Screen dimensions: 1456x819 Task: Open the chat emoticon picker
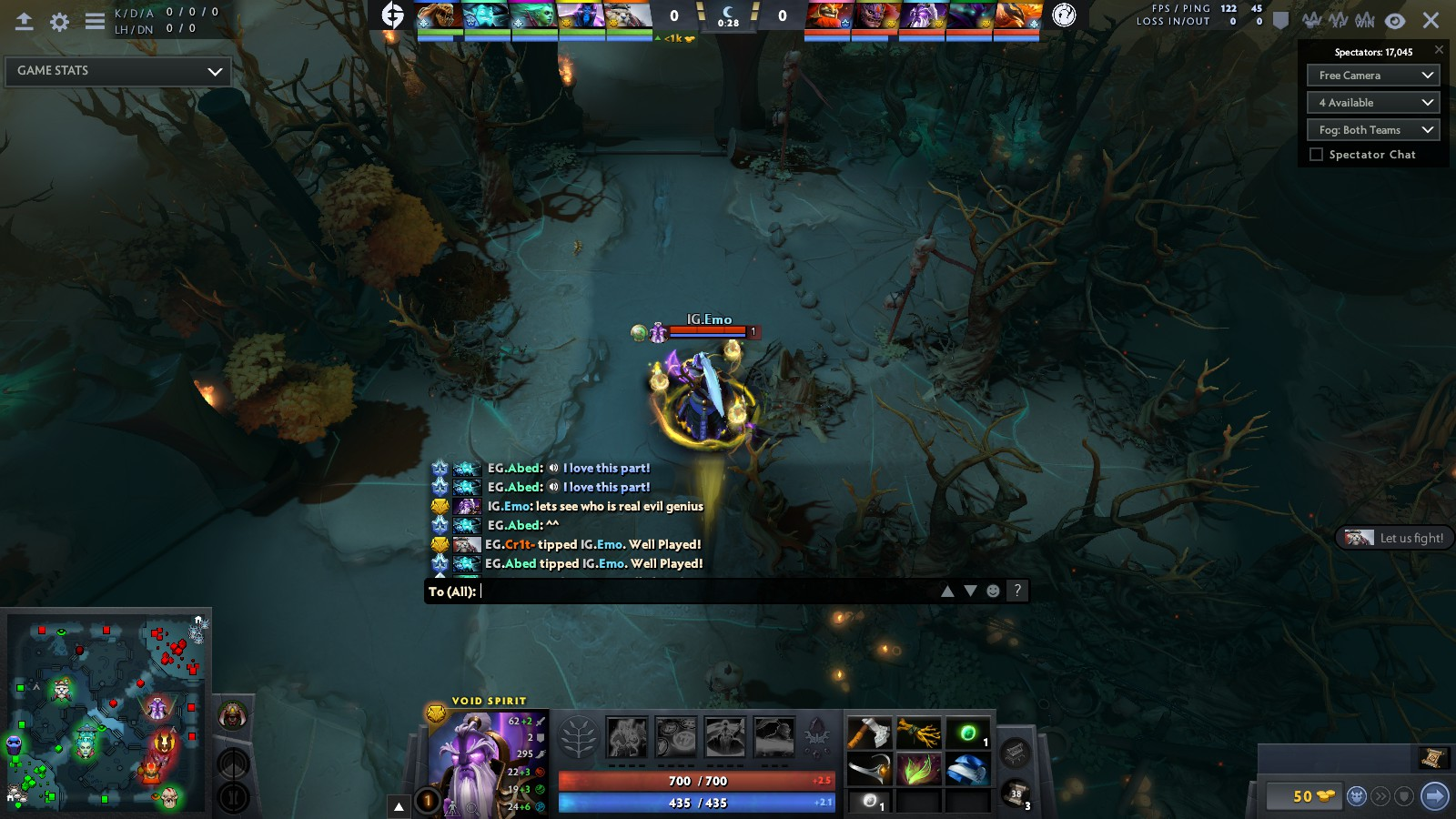click(x=993, y=591)
